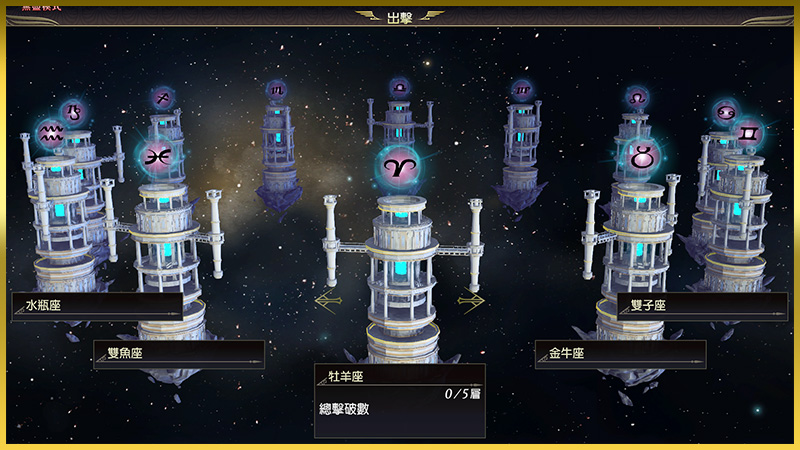Image resolution: width=800 pixels, height=450 pixels.
Task: Pick the Sagittarius arrow symbol orb
Action: pyautogui.click(x=163, y=97)
